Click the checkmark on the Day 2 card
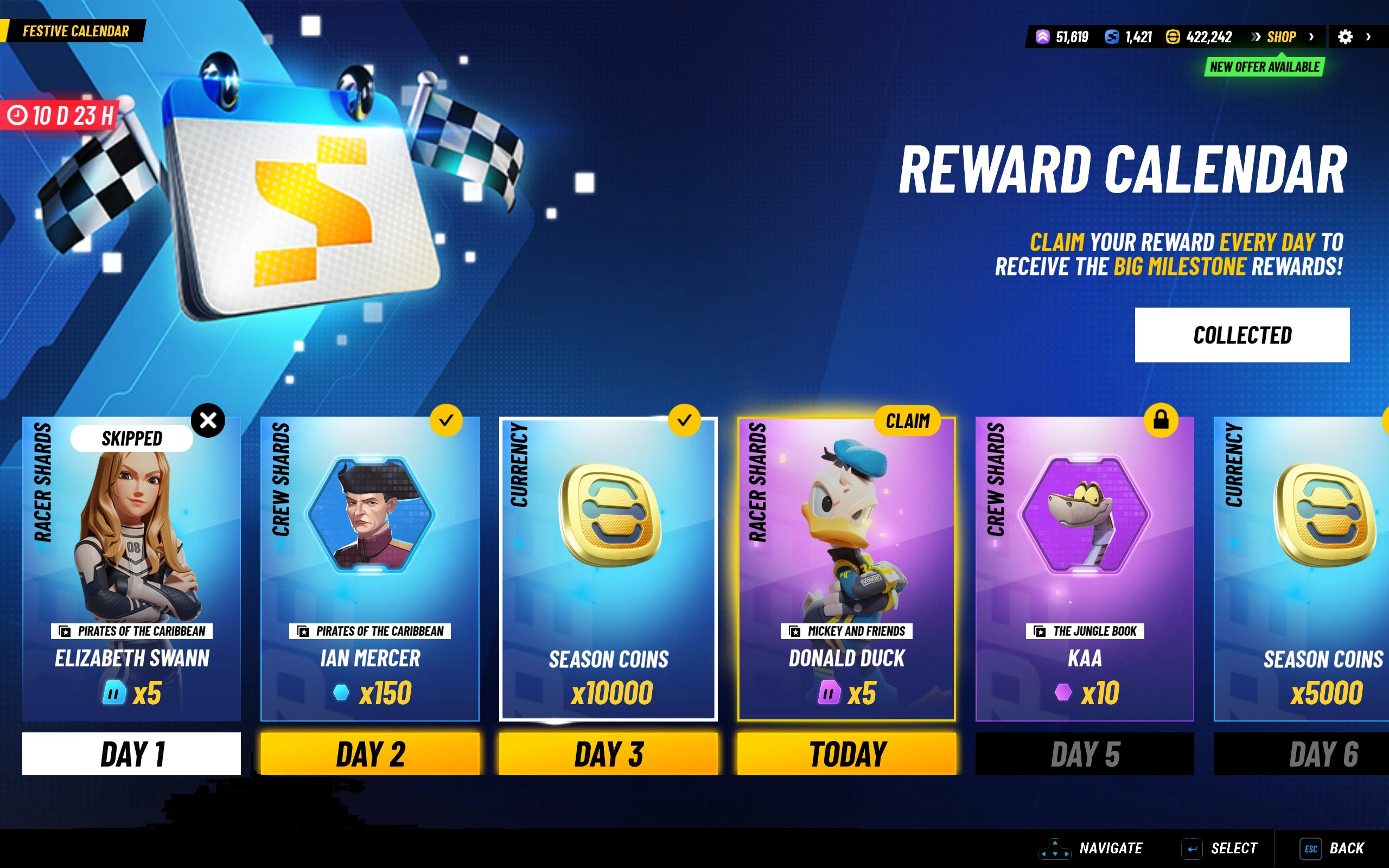The image size is (1389, 868). (447, 420)
